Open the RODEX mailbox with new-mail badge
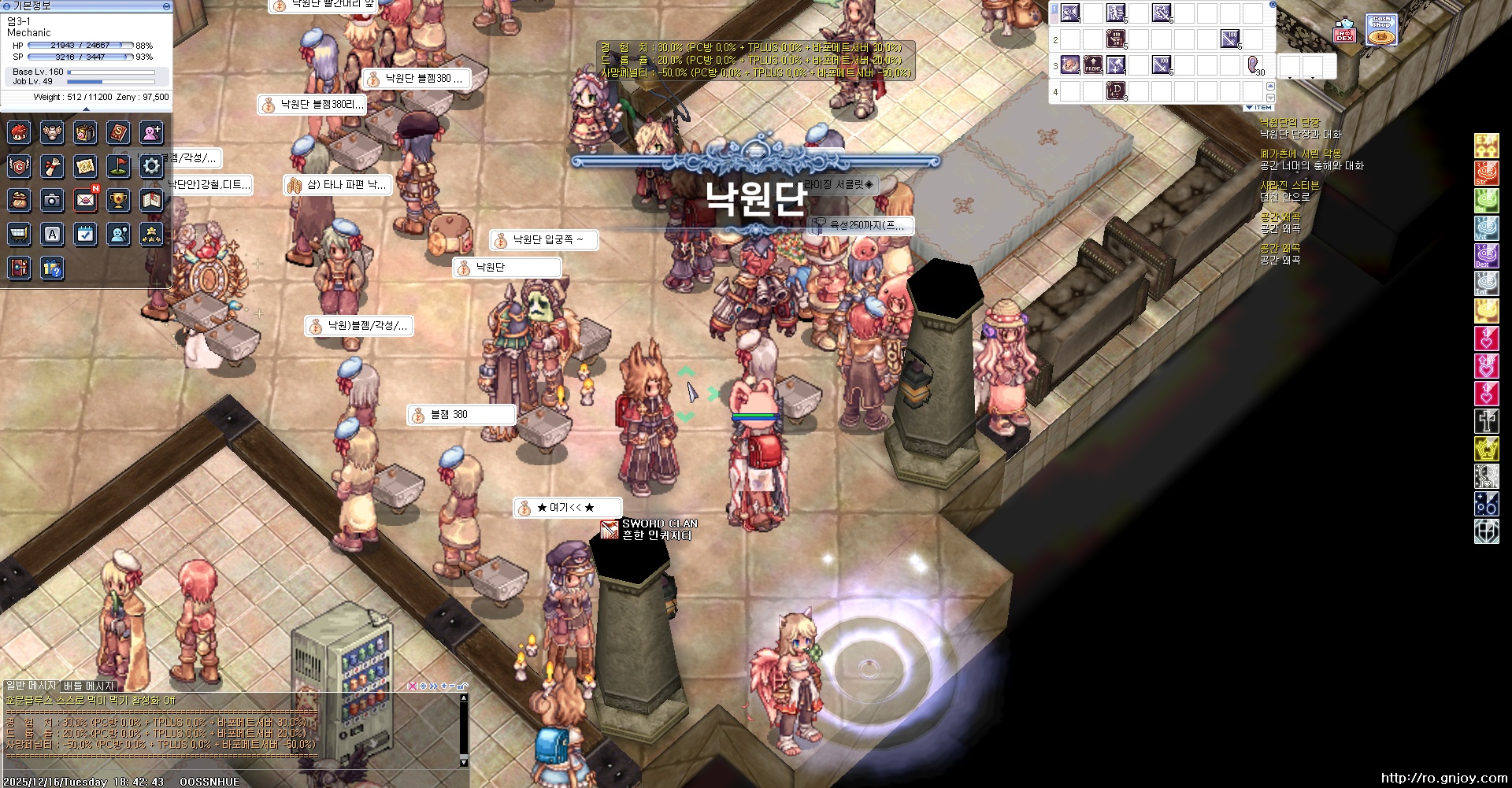The image size is (1512, 788). [86, 201]
